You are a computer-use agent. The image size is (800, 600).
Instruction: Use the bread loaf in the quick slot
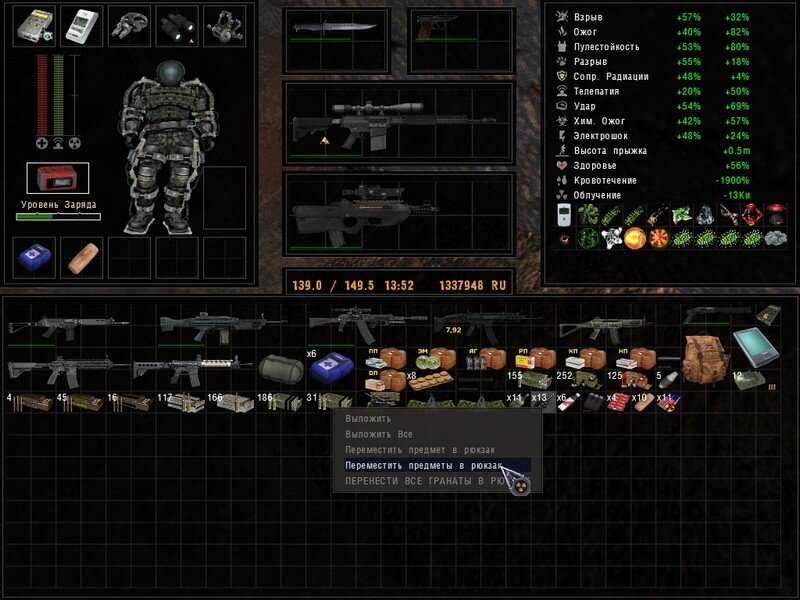point(82,258)
